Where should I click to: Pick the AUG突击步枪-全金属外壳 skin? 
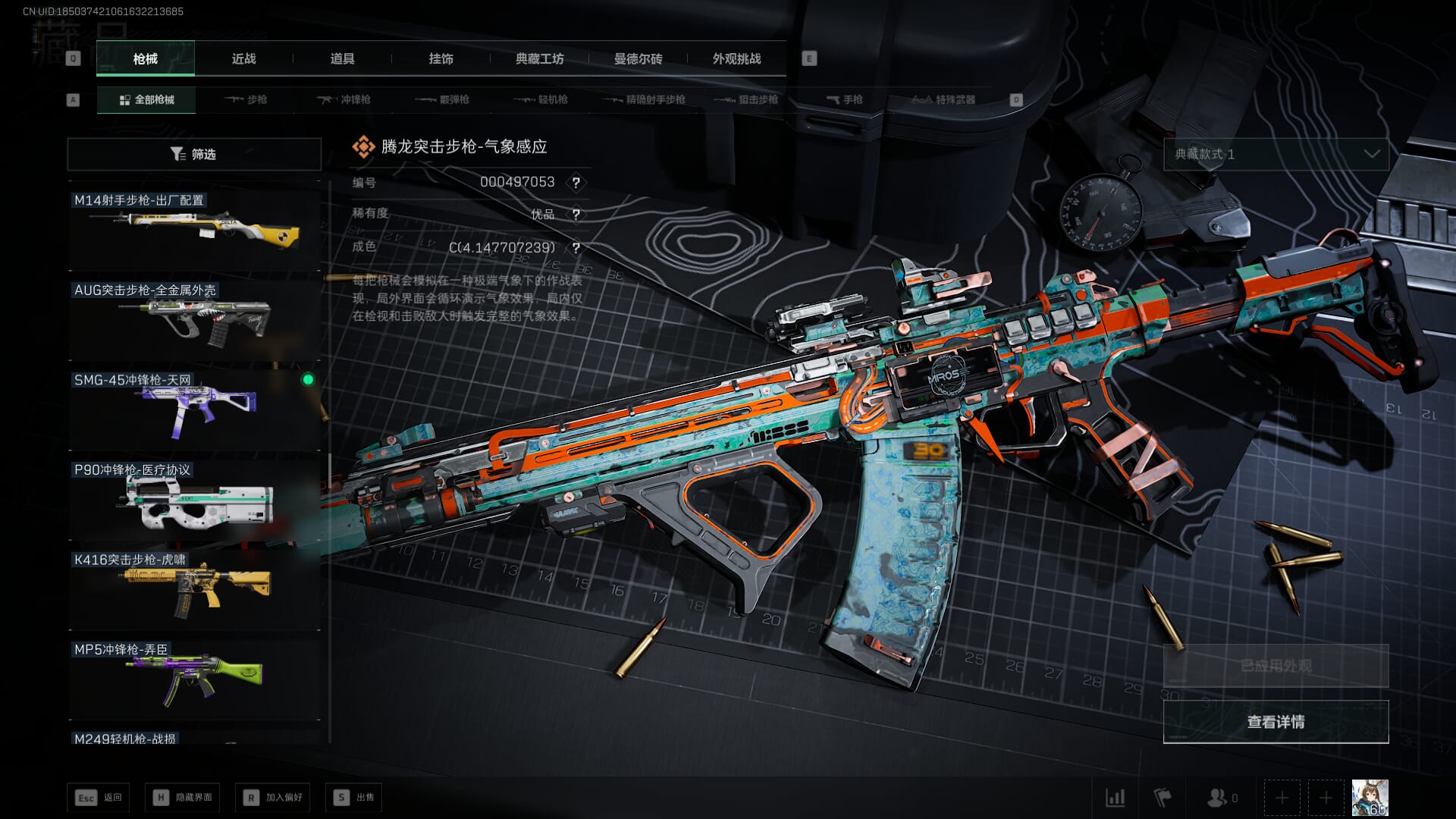(x=194, y=317)
